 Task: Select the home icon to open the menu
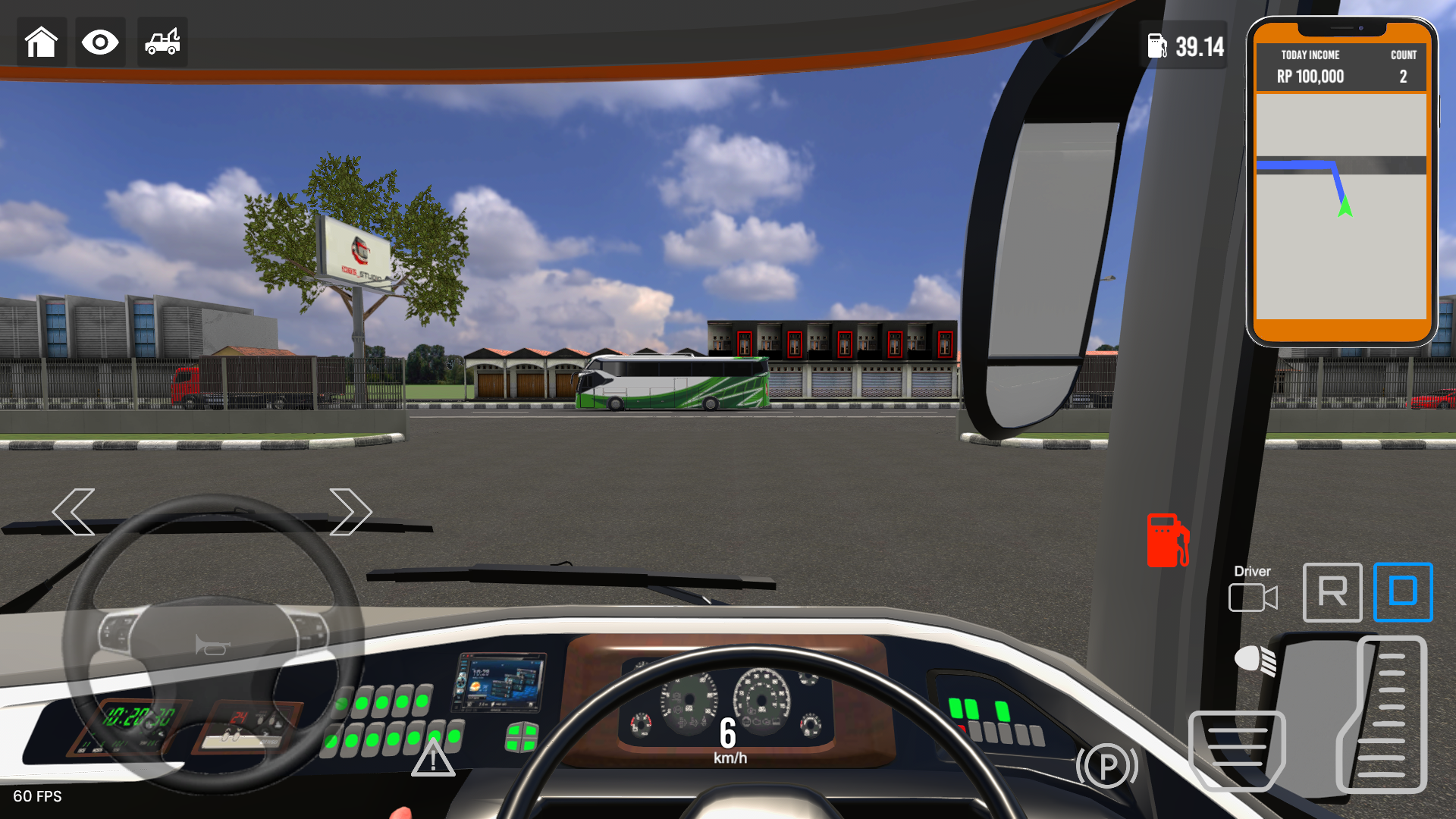tap(42, 42)
